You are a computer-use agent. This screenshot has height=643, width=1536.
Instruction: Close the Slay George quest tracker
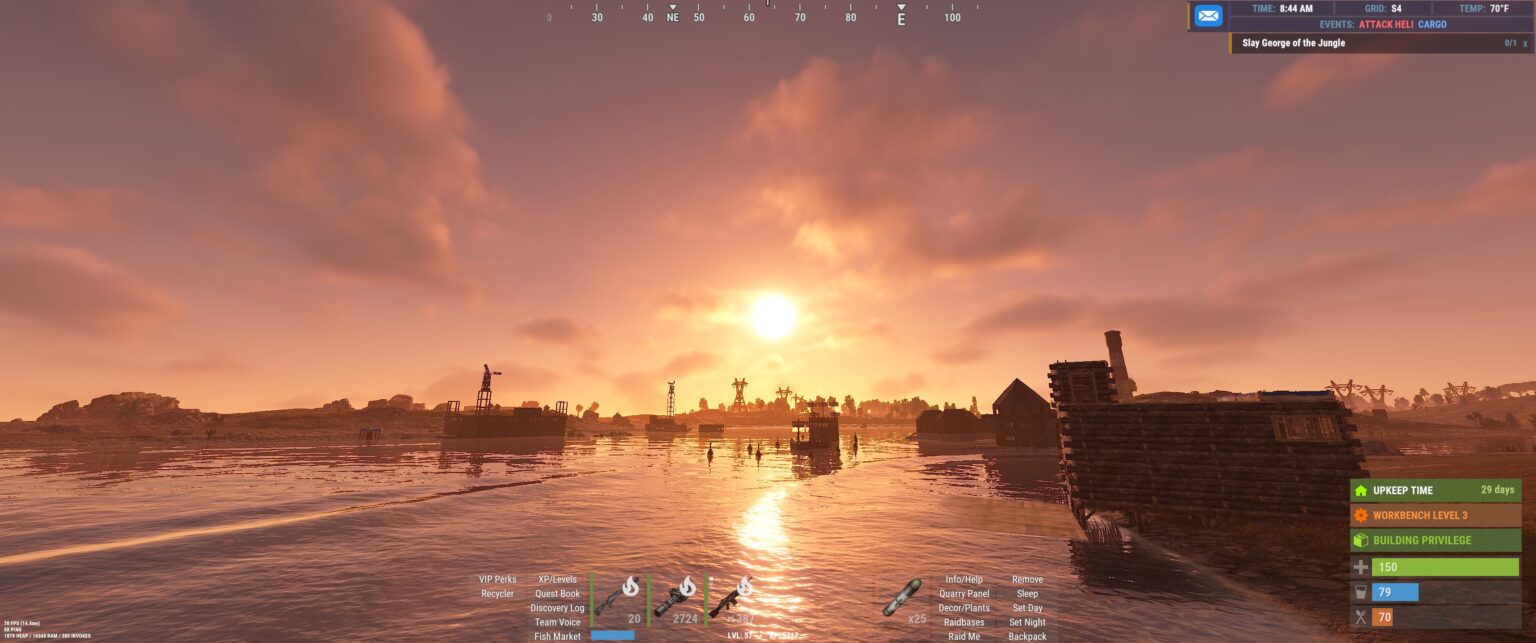pos(1525,44)
